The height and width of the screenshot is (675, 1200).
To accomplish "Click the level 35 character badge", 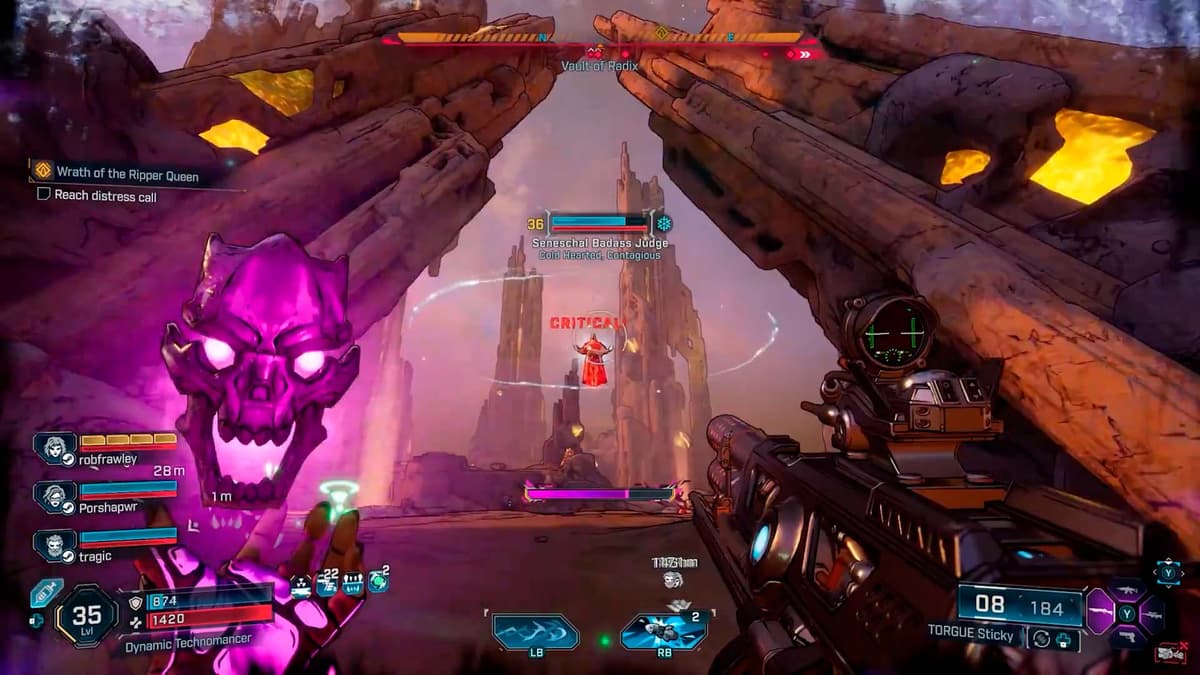I will click(x=86, y=616).
